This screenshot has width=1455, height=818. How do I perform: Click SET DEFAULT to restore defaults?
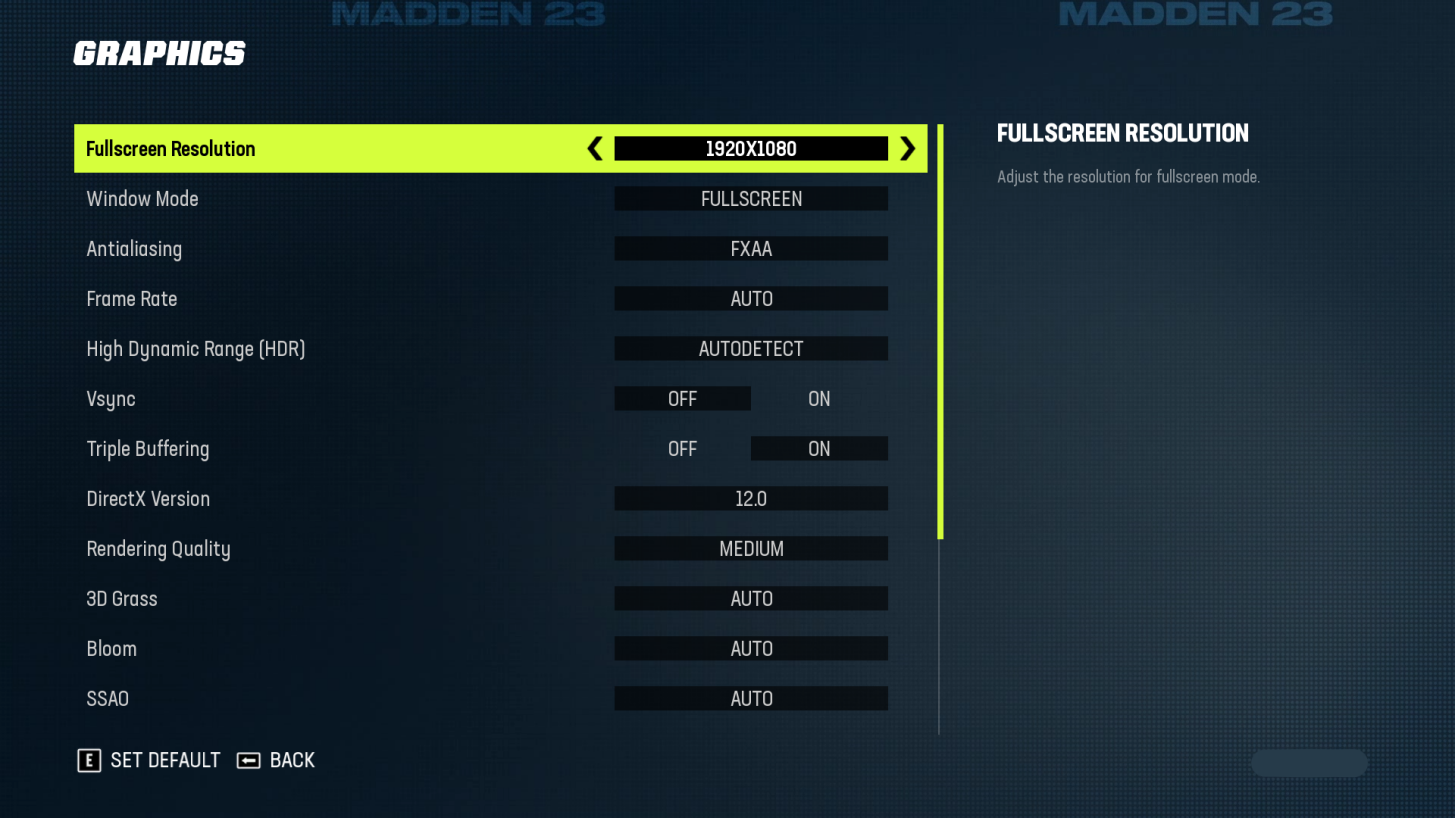[165, 760]
